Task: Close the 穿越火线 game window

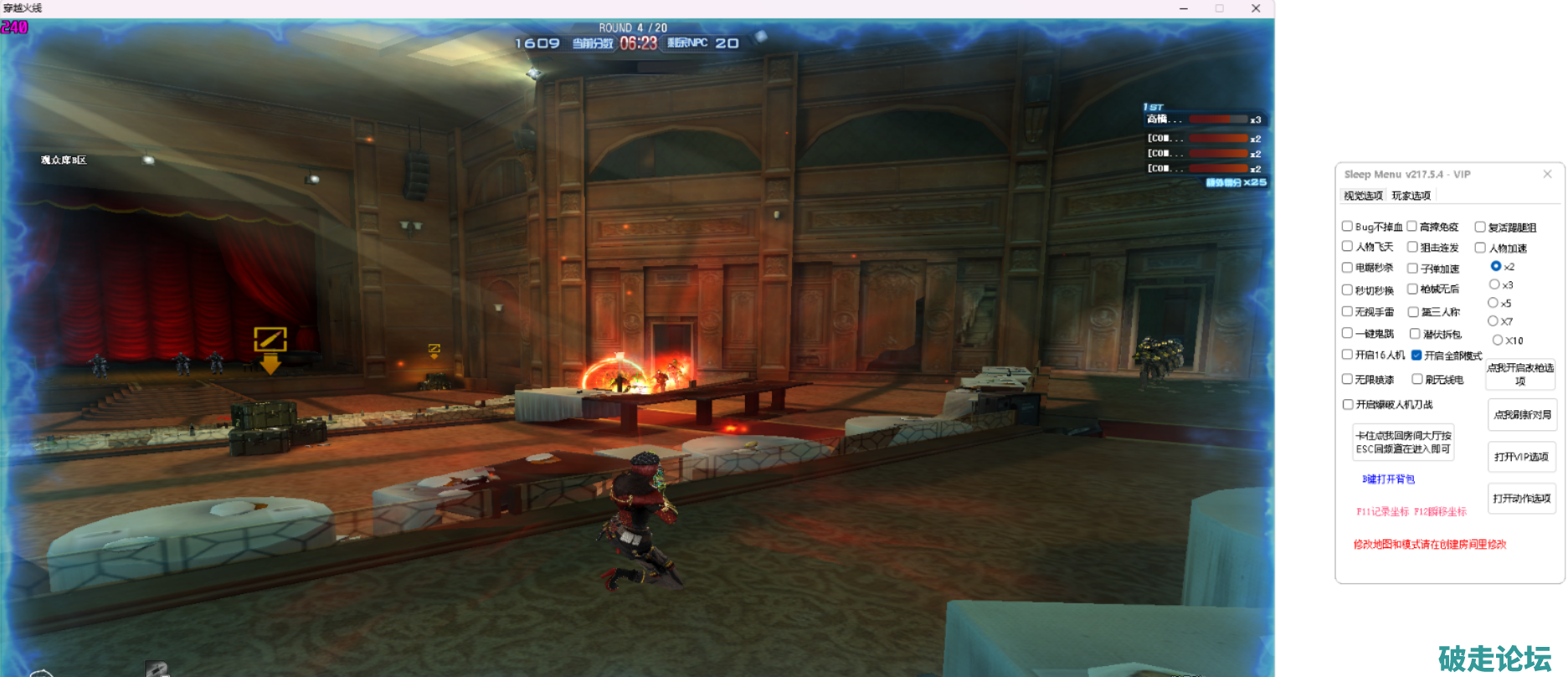Action: coord(1256,8)
